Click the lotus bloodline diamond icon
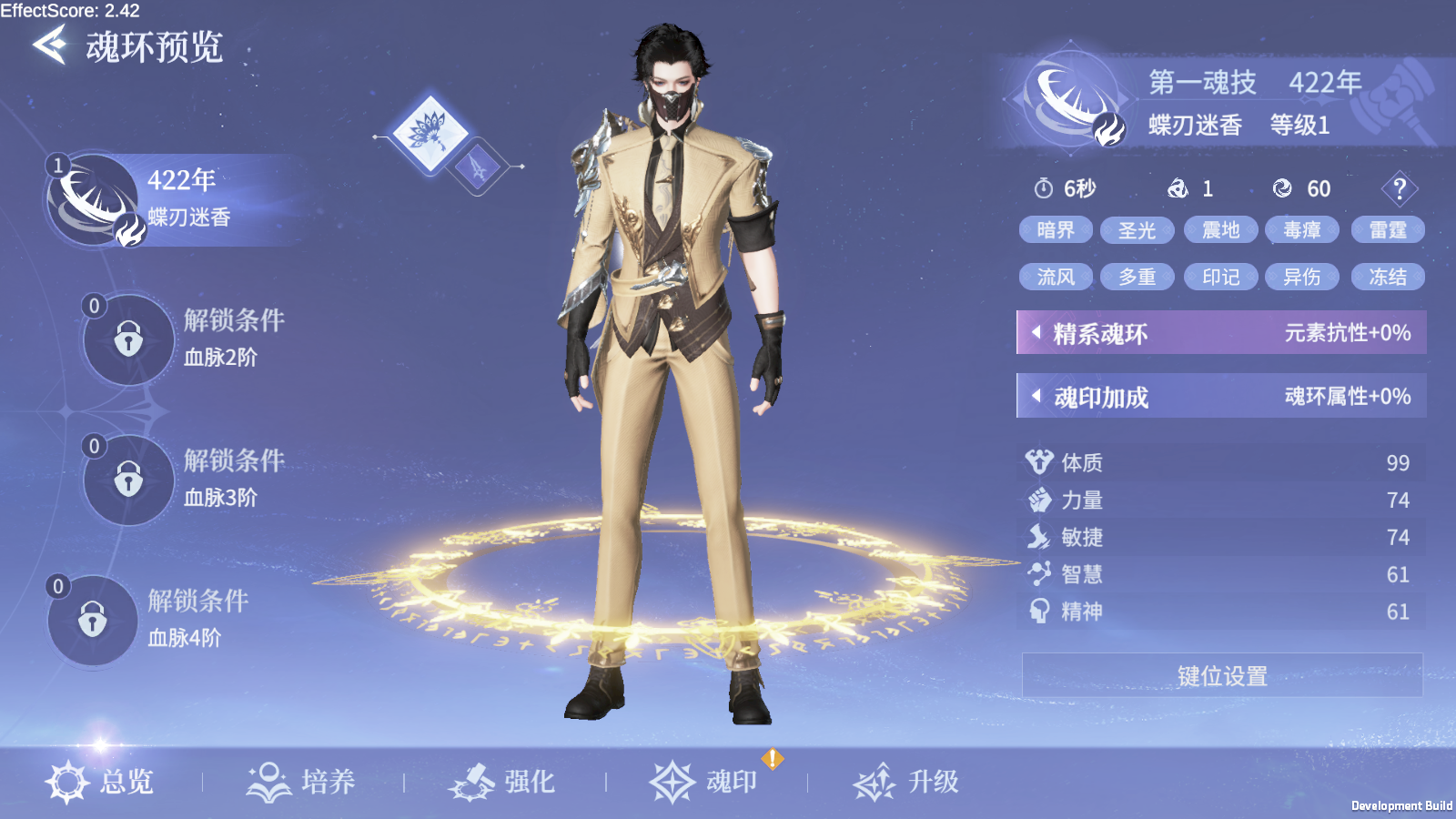The image size is (1456, 819). point(429,135)
